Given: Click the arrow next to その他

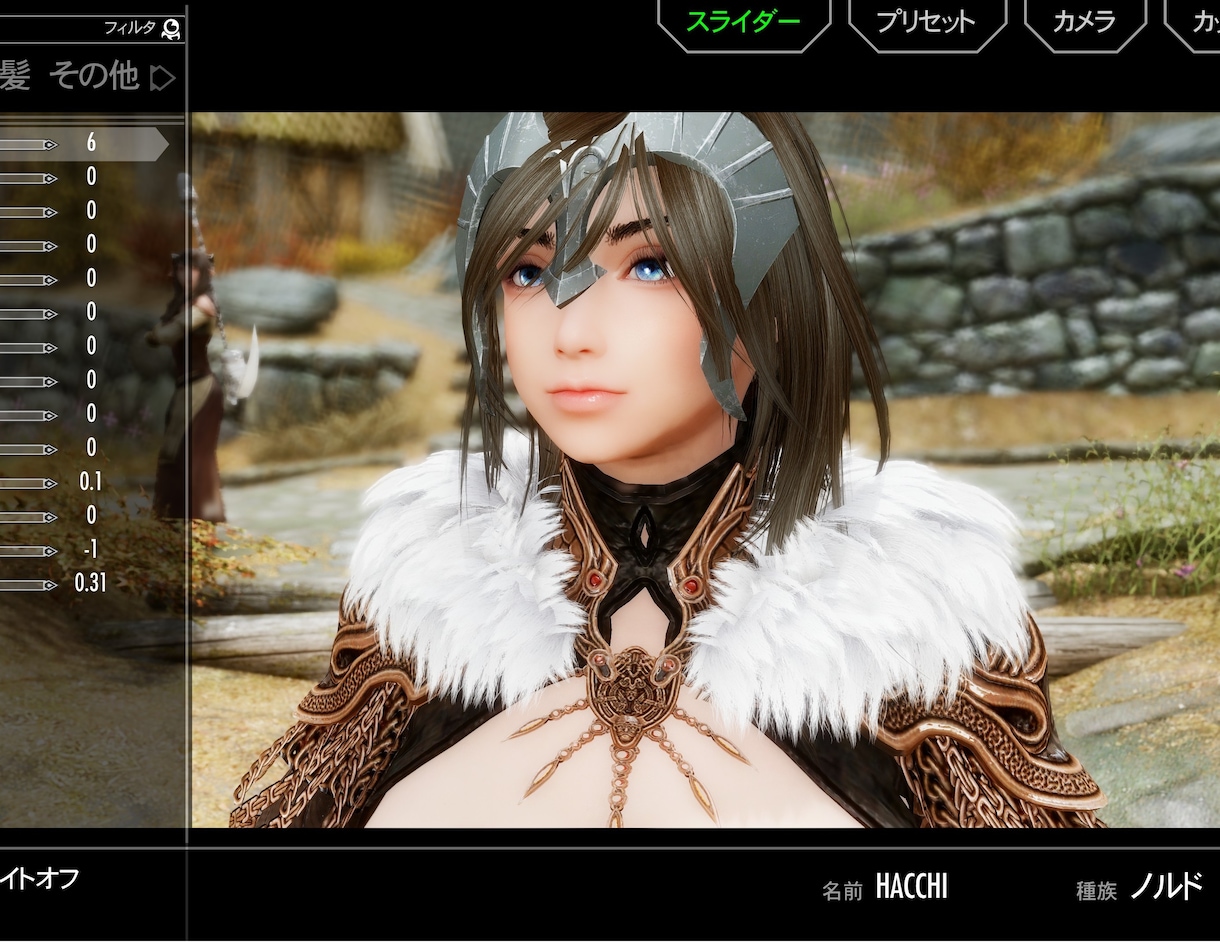Looking at the screenshot, I should click(162, 78).
